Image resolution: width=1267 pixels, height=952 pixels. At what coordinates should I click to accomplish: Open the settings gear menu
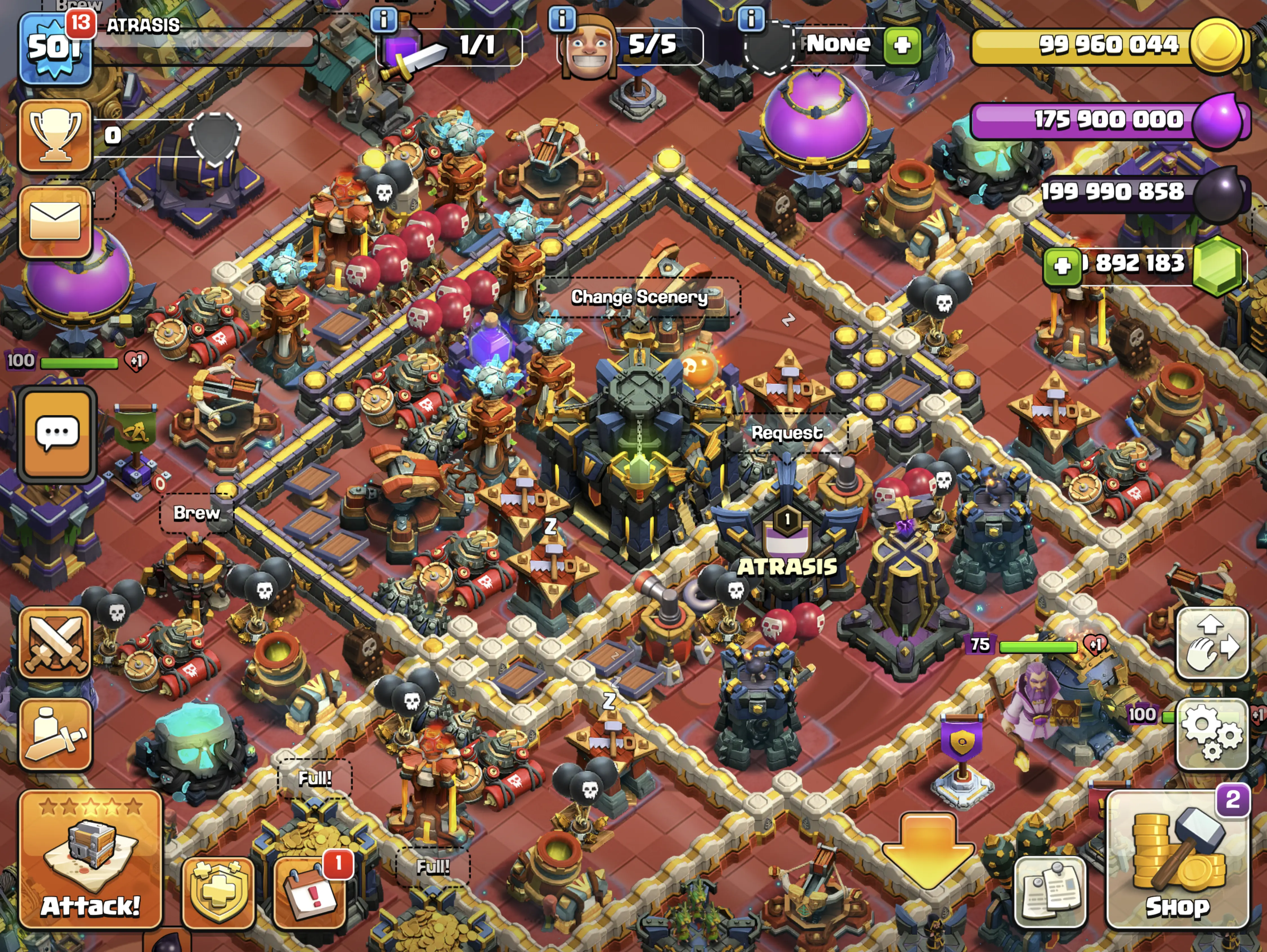coord(1212,734)
